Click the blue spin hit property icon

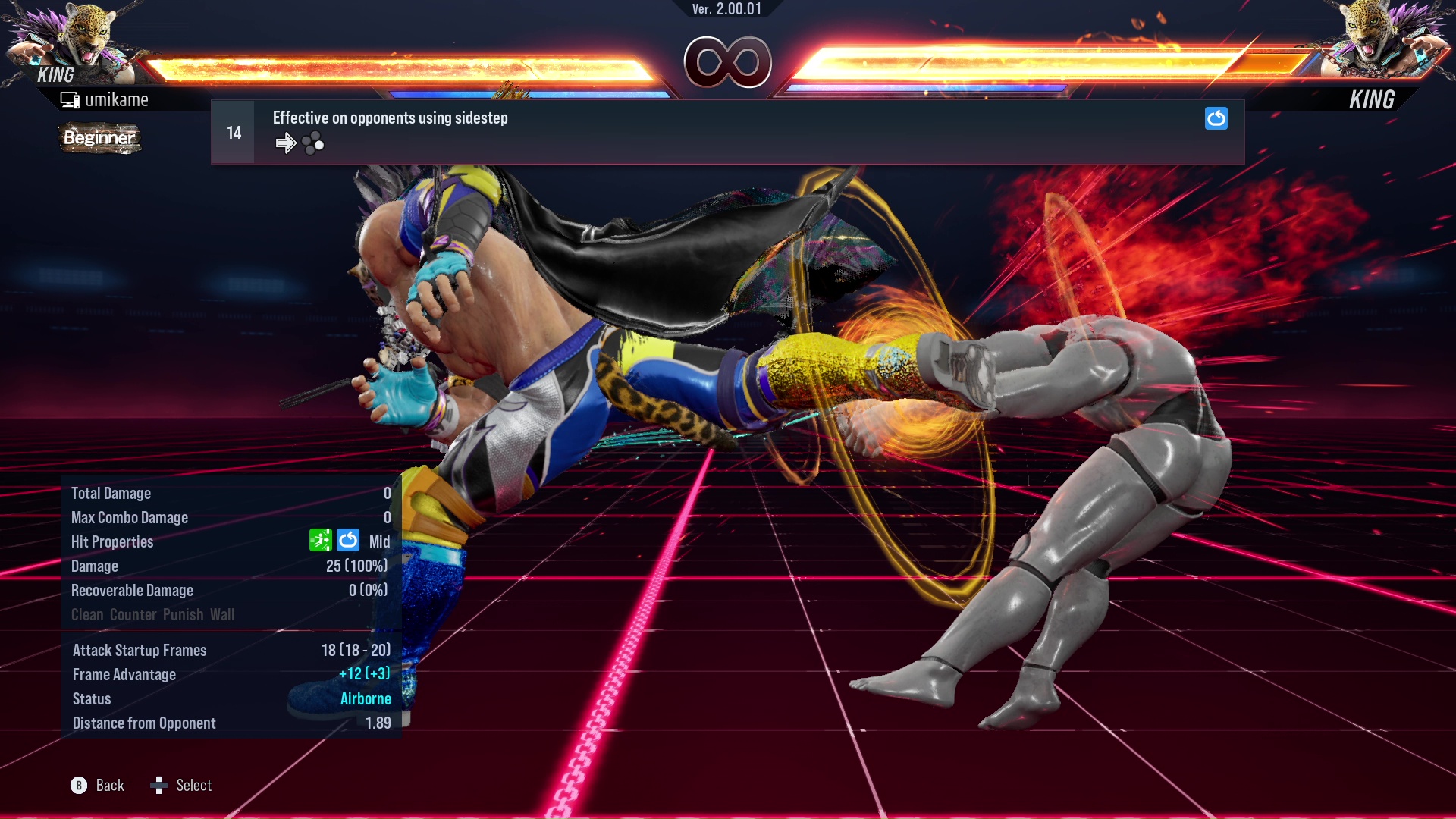click(x=348, y=540)
